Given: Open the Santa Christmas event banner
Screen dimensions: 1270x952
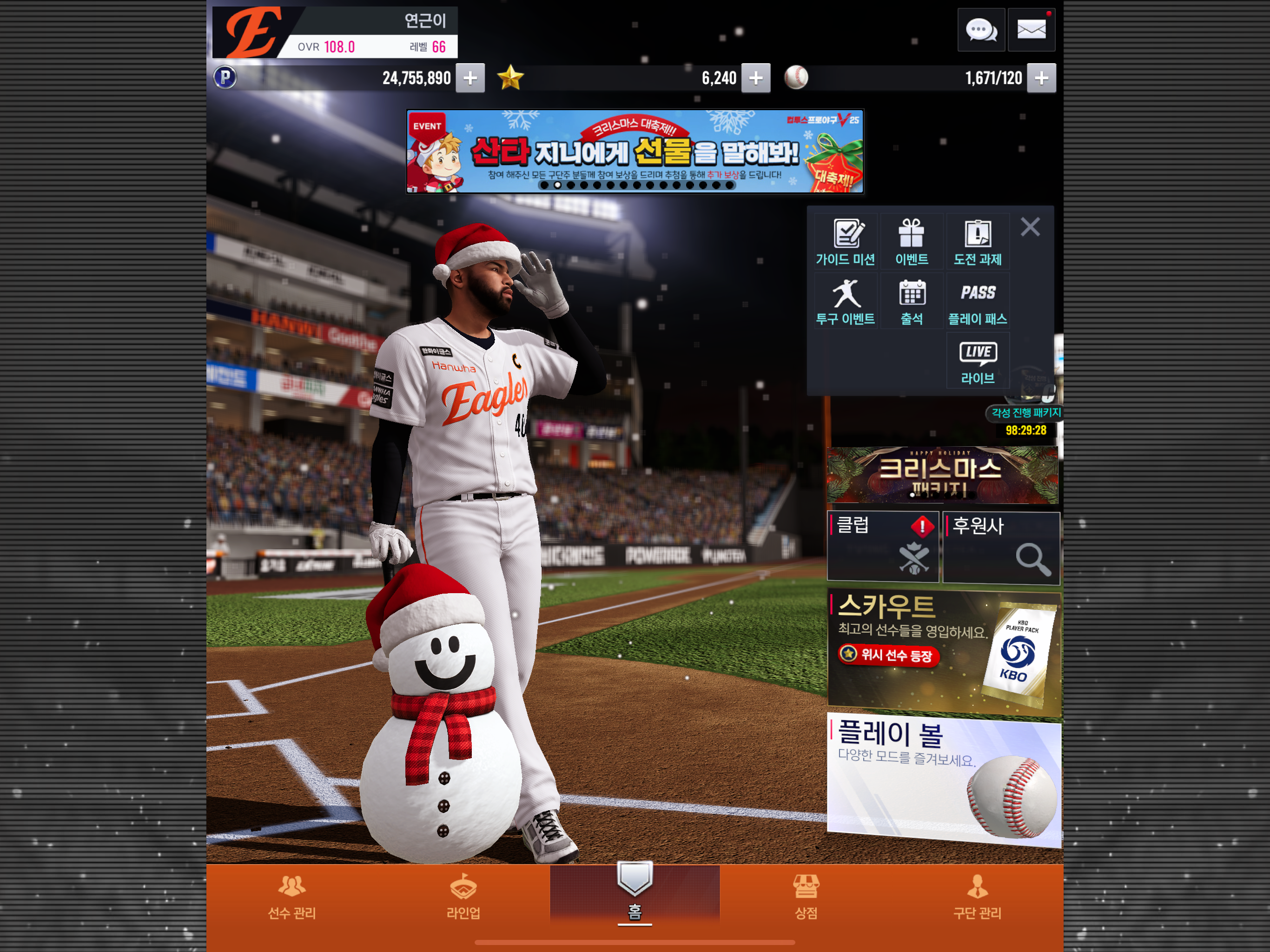Looking at the screenshot, I should (635, 152).
